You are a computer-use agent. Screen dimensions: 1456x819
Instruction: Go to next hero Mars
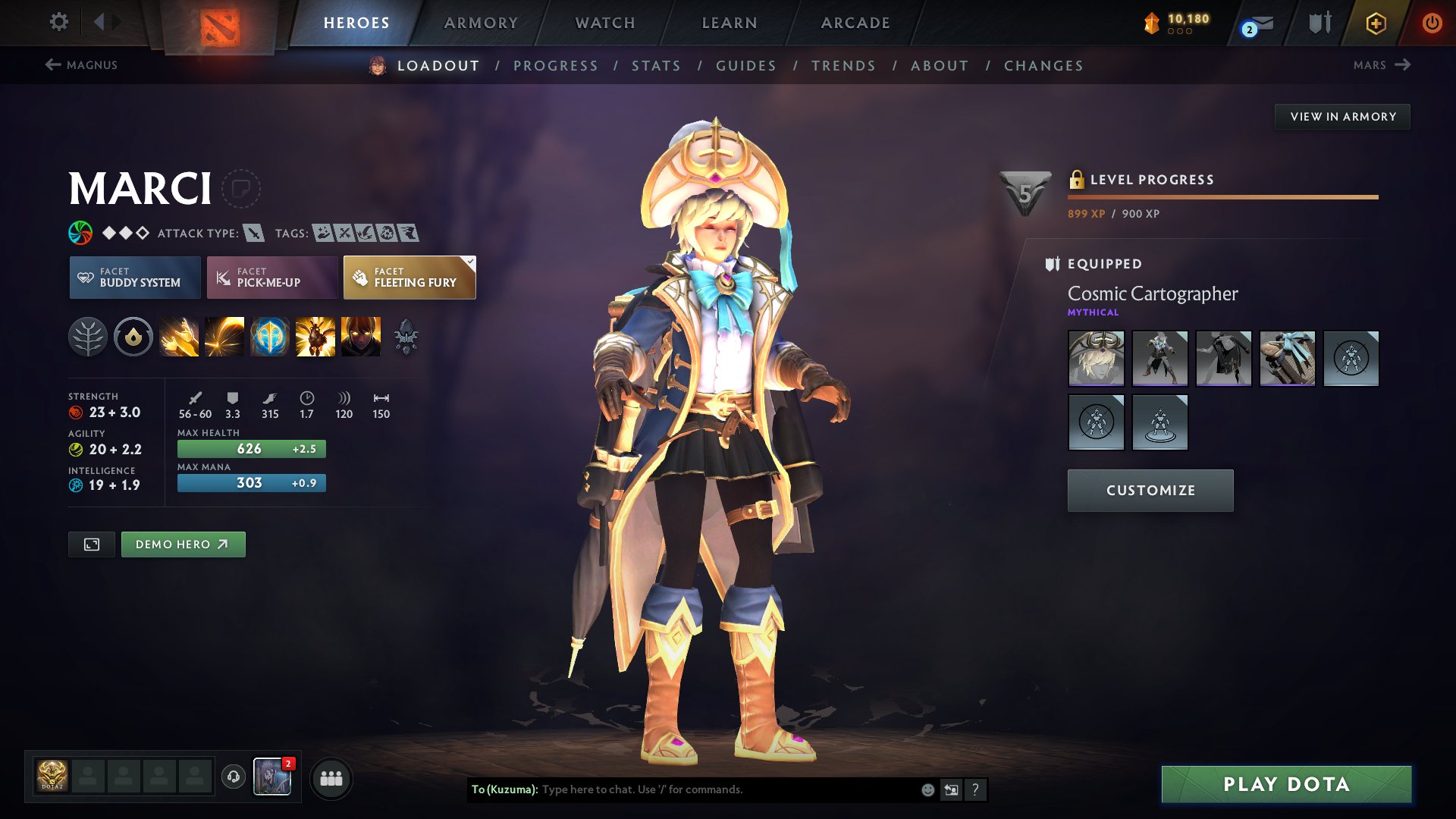[x=1381, y=65]
